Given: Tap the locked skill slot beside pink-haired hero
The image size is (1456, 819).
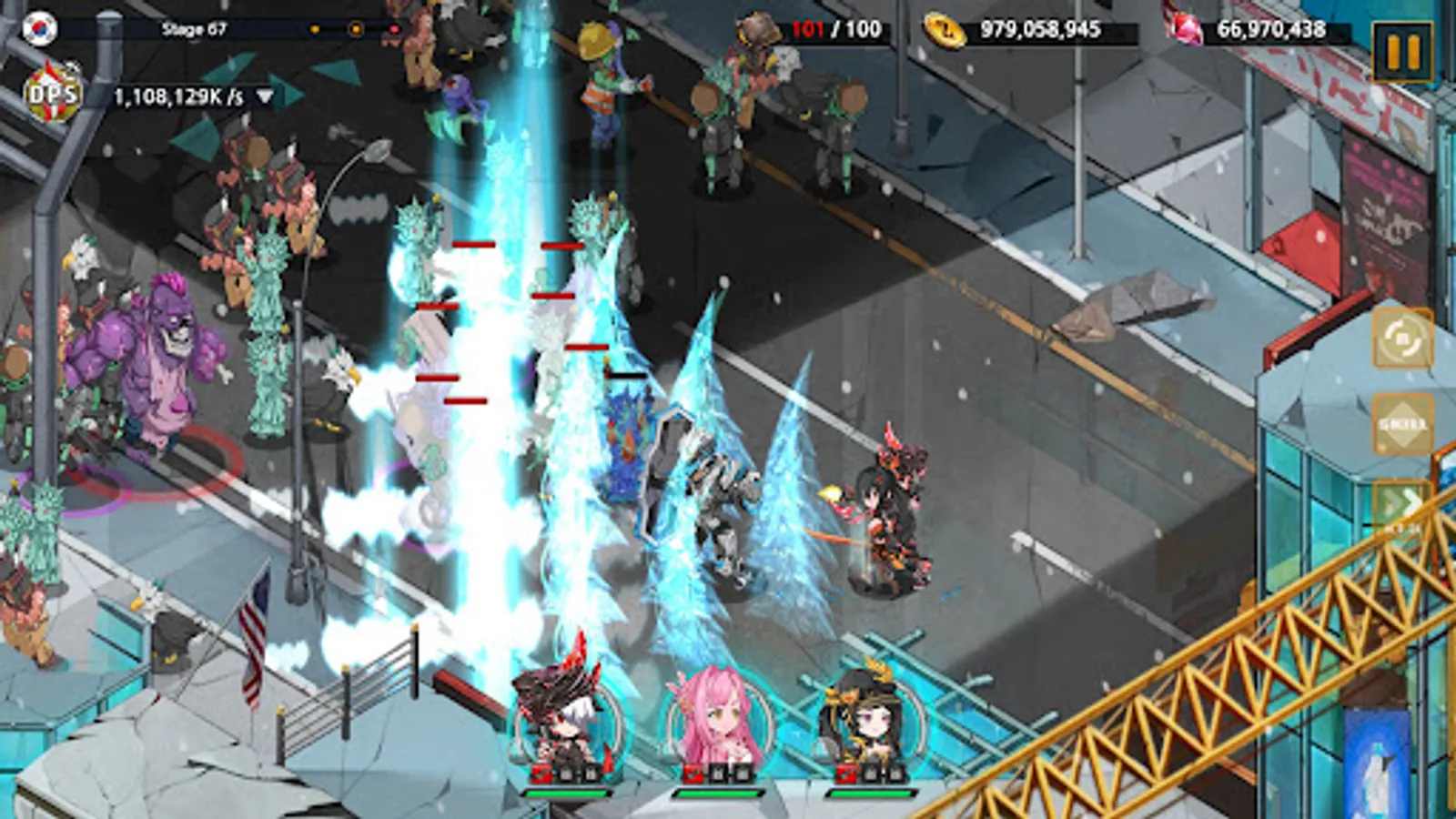Looking at the screenshot, I should [718, 775].
